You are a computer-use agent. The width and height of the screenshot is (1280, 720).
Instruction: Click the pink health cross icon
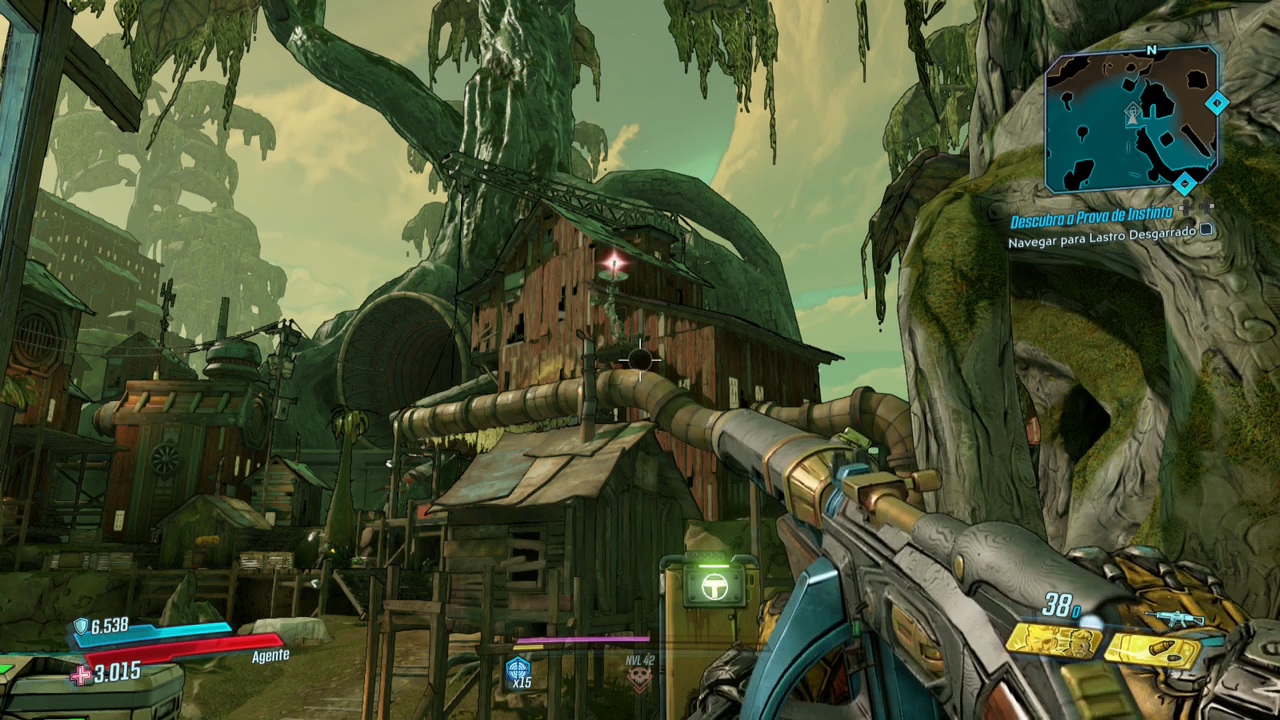click(80, 675)
